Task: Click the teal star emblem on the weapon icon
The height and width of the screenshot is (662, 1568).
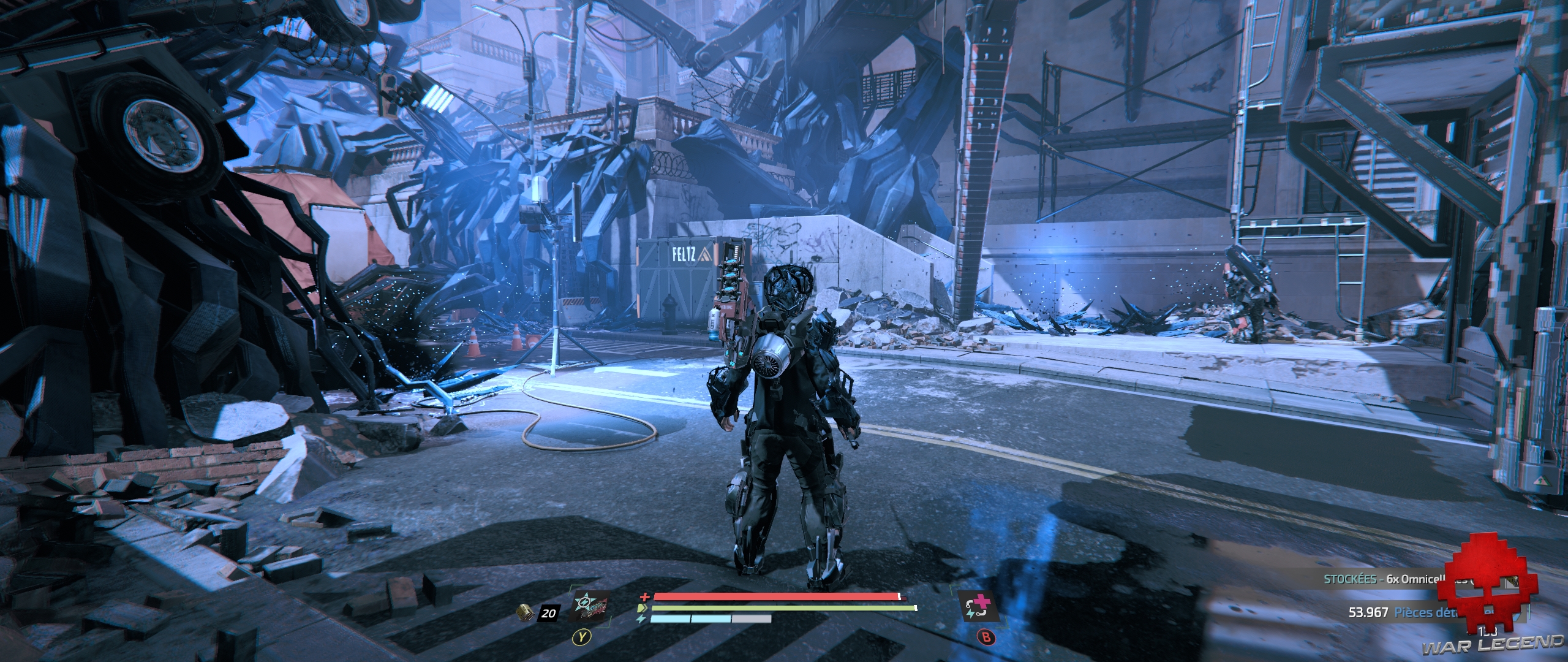Action: [x=586, y=601]
